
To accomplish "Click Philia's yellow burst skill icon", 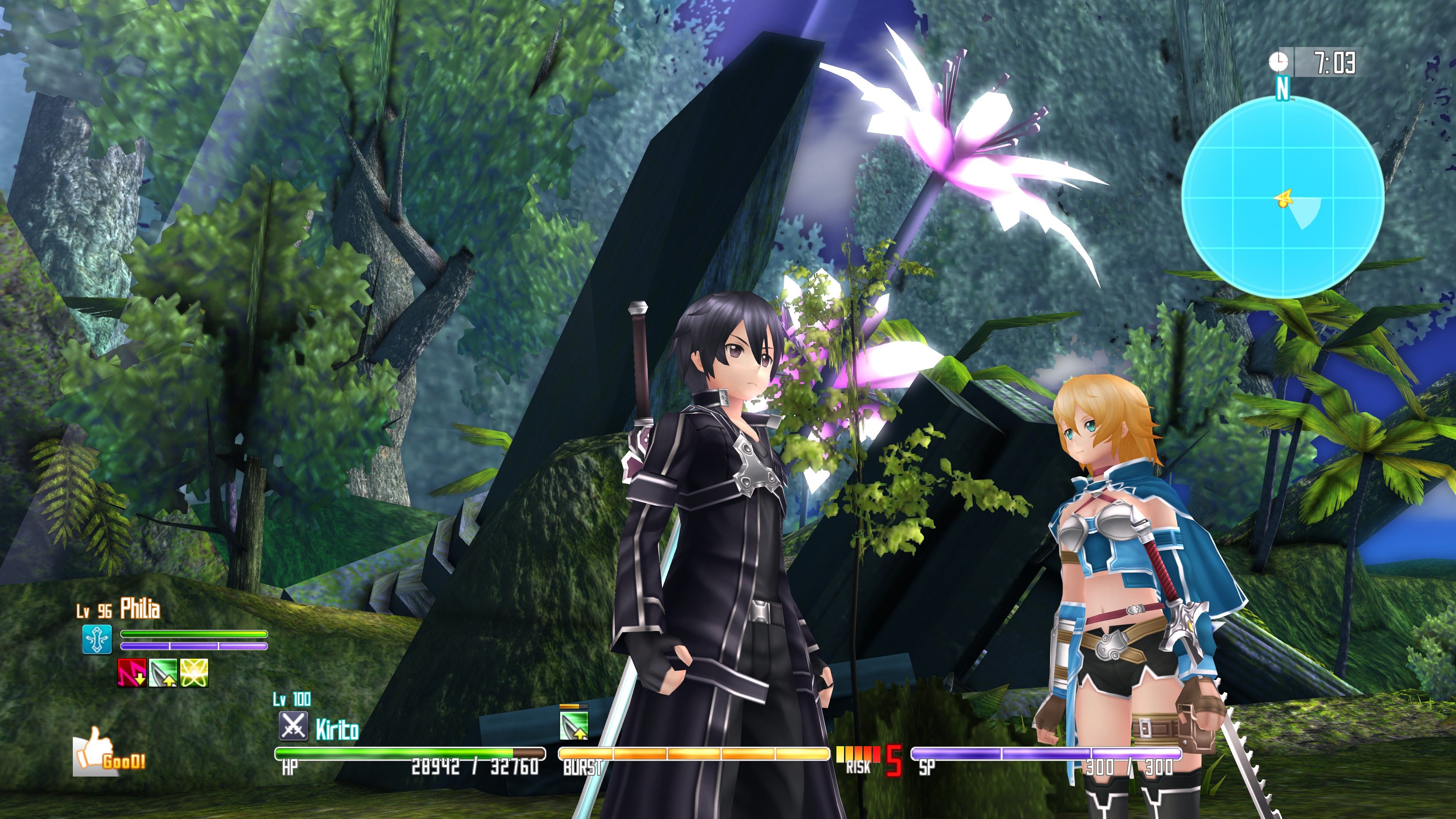I will [x=195, y=674].
